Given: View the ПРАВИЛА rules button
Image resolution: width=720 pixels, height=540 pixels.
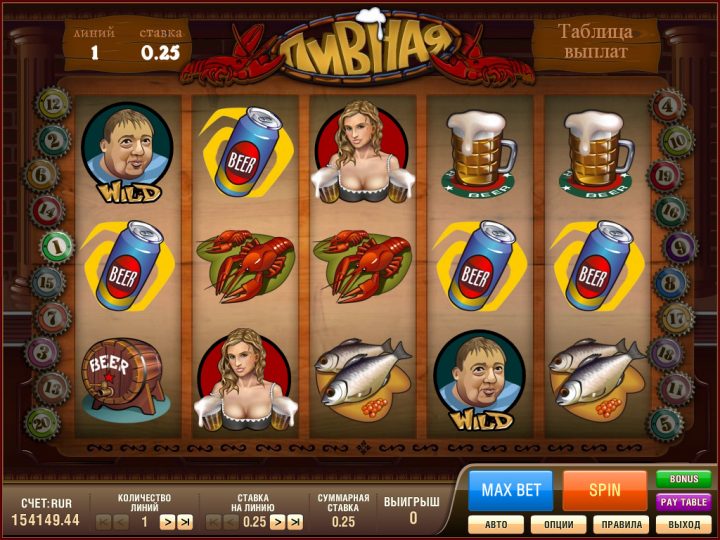Looking at the screenshot, I should pos(621,524).
